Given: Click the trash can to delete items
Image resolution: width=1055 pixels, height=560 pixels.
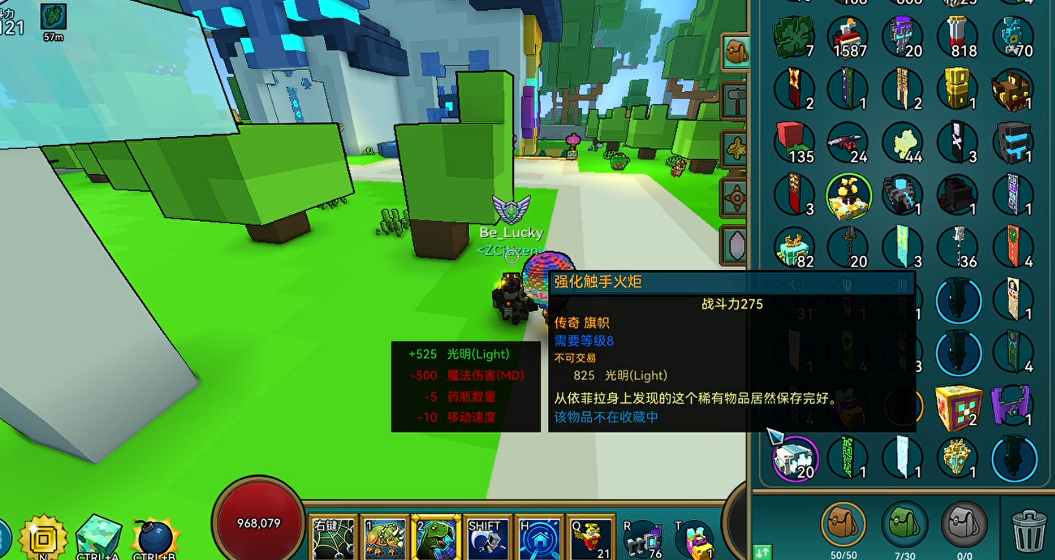Looking at the screenshot, I should (1029, 529).
